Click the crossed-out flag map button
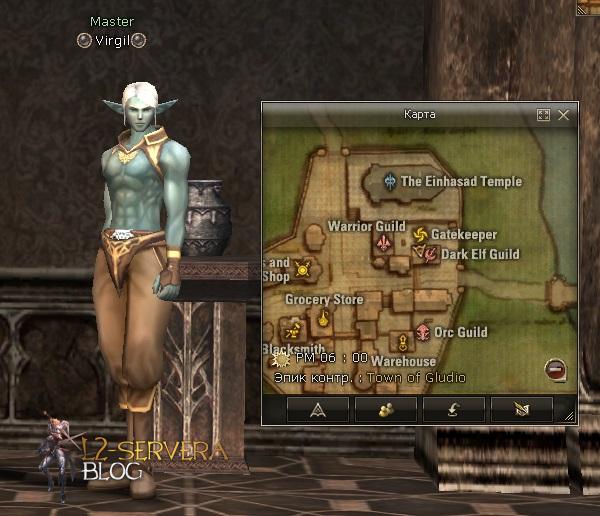The width and height of the screenshot is (600, 516). pos(521,408)
